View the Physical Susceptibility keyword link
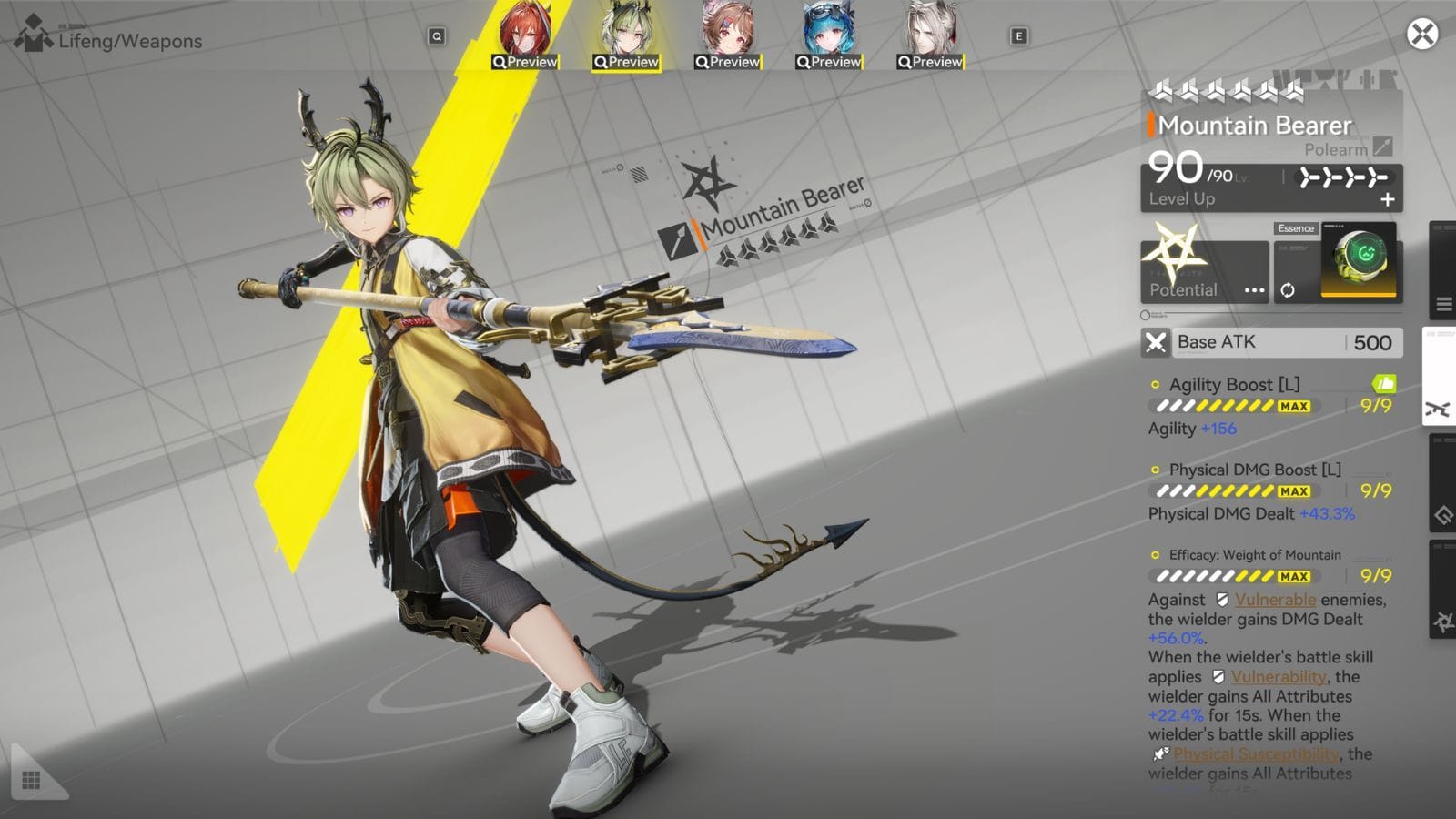The width and height of the screenshot is (1456, 819). tap(1255, 754)
